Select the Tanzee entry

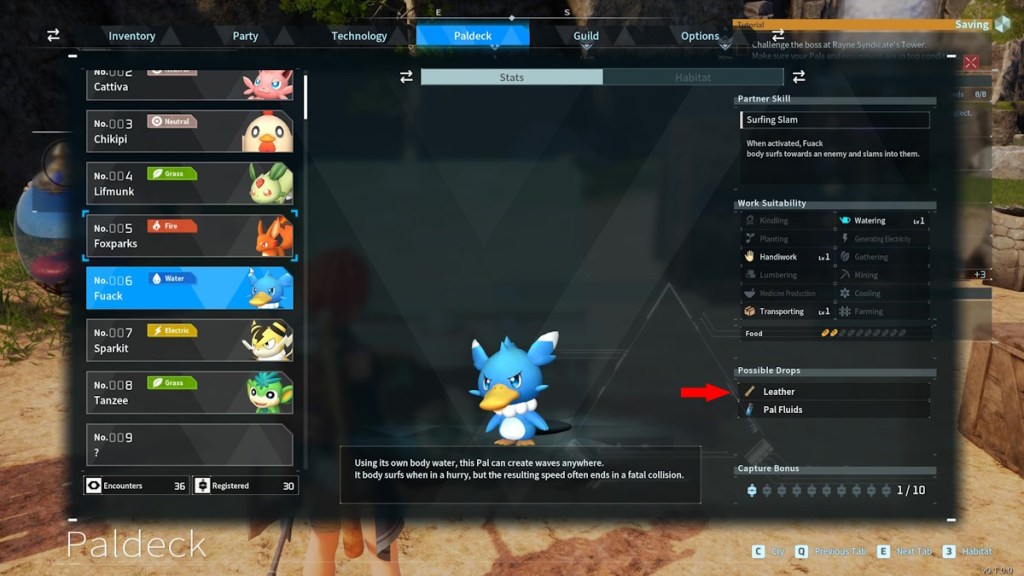[x=190, y=392]
